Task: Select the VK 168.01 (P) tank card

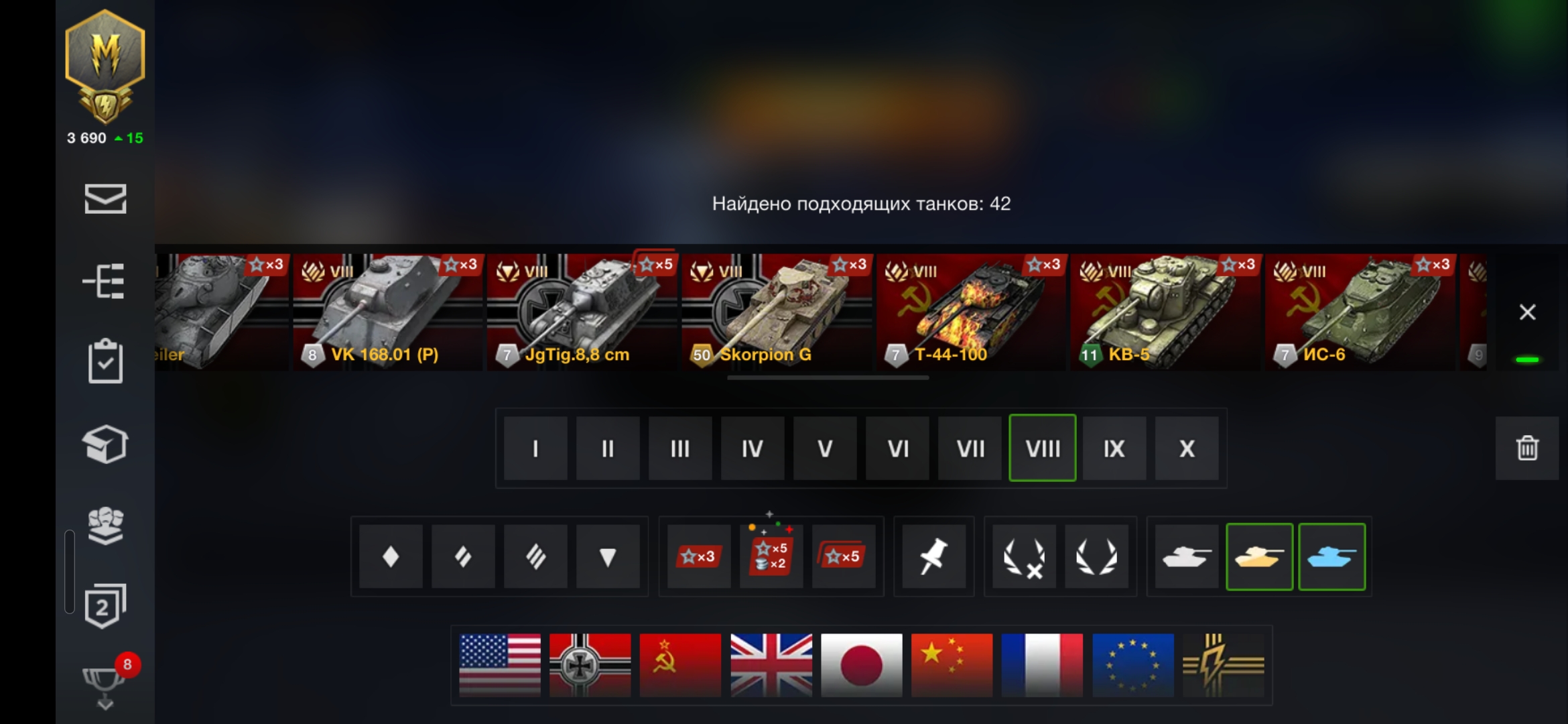Action: point(387,312)
